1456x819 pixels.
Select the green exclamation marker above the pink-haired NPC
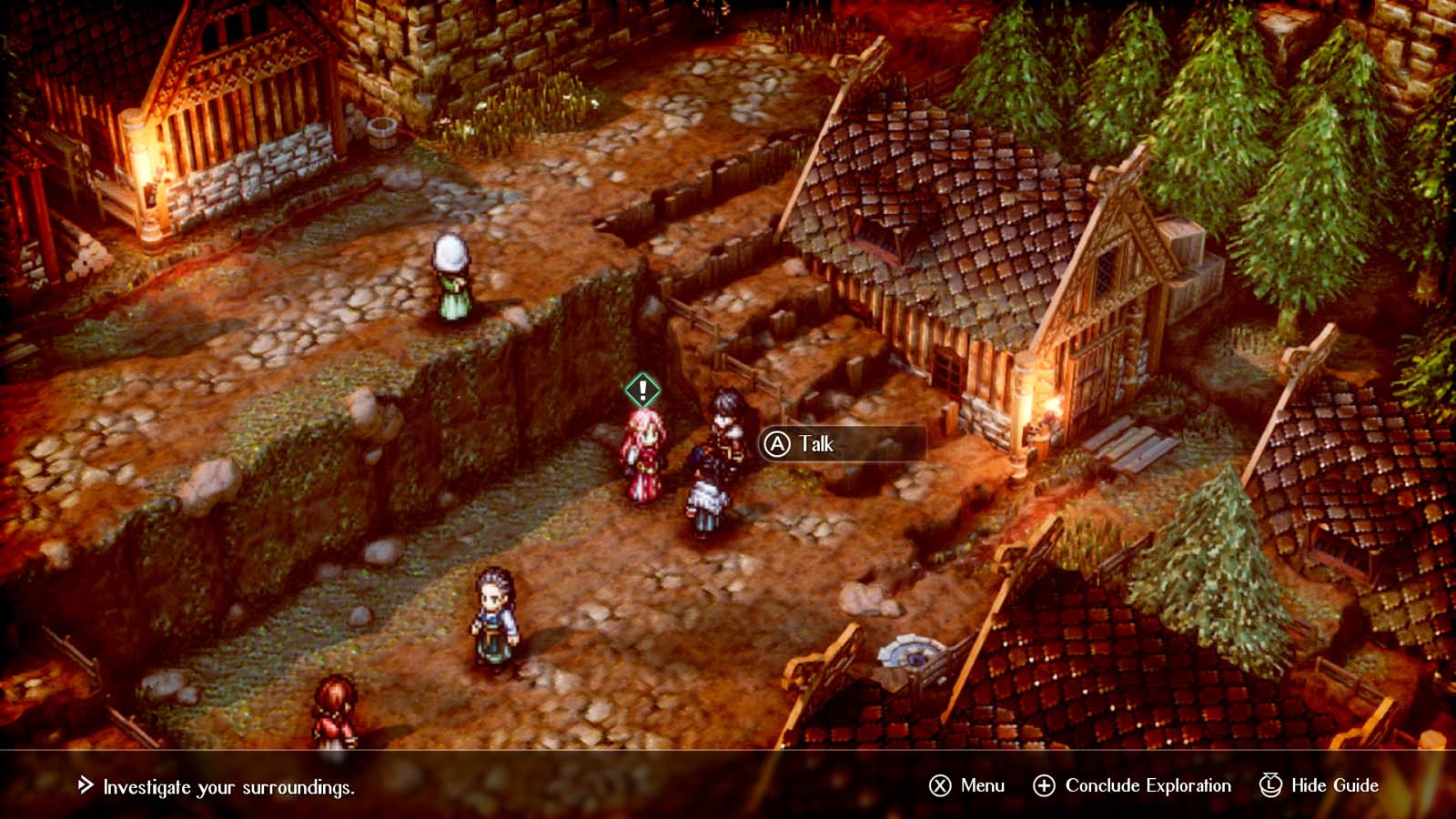642,389
